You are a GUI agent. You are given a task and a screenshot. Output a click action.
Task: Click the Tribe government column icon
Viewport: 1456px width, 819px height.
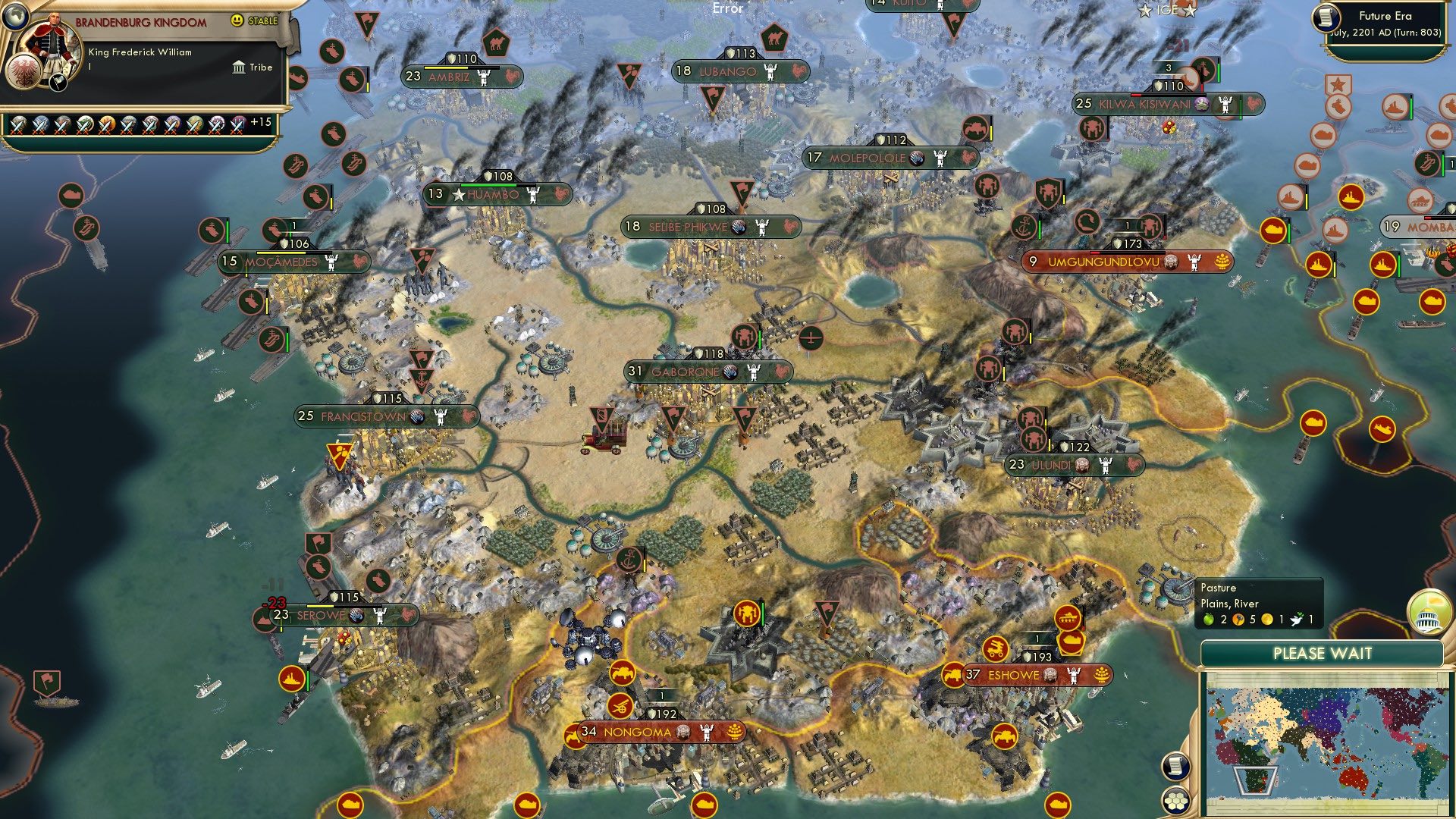(x=239, y=67)
